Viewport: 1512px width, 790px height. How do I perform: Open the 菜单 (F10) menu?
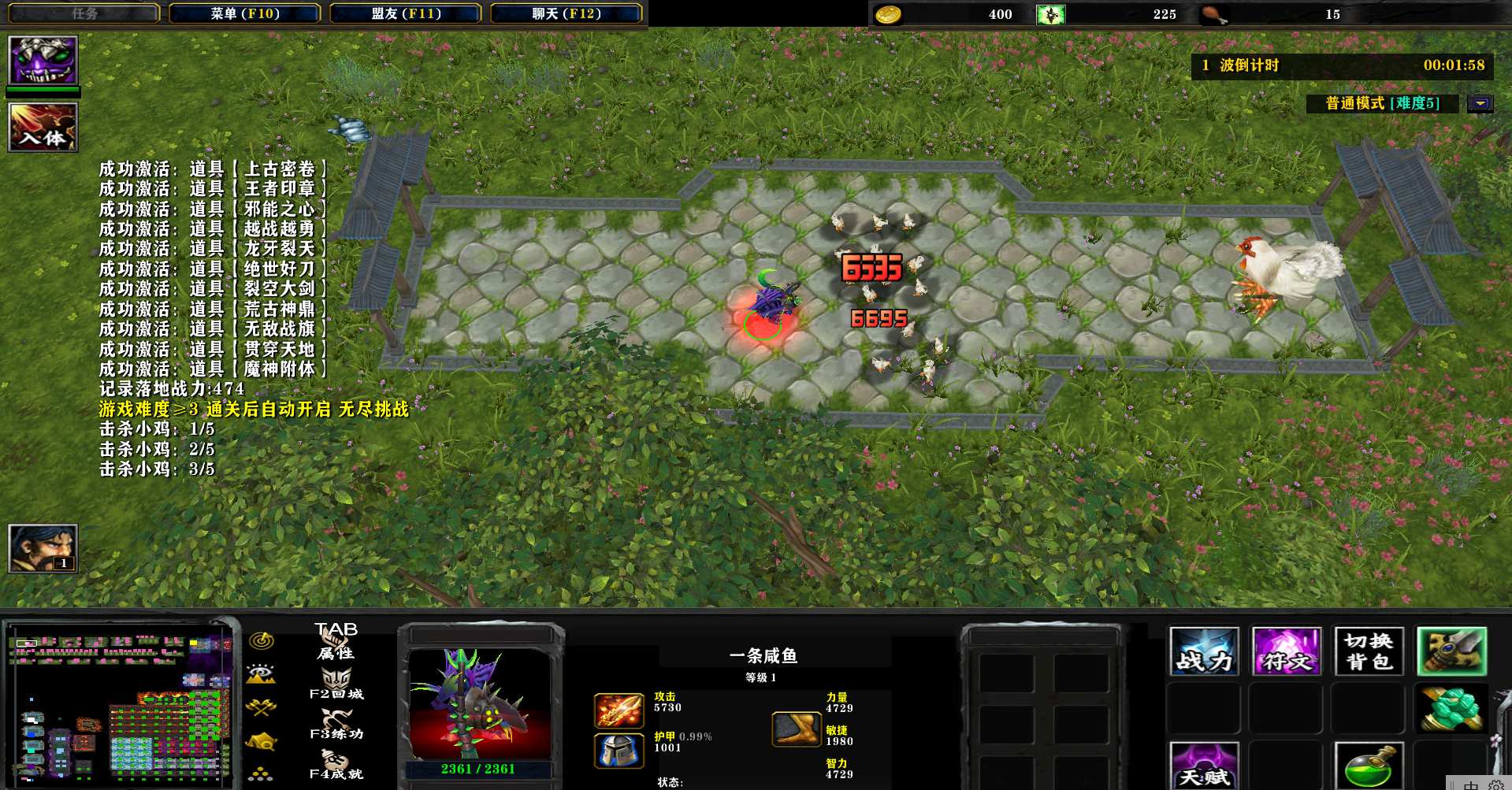(x=244, y=13)
